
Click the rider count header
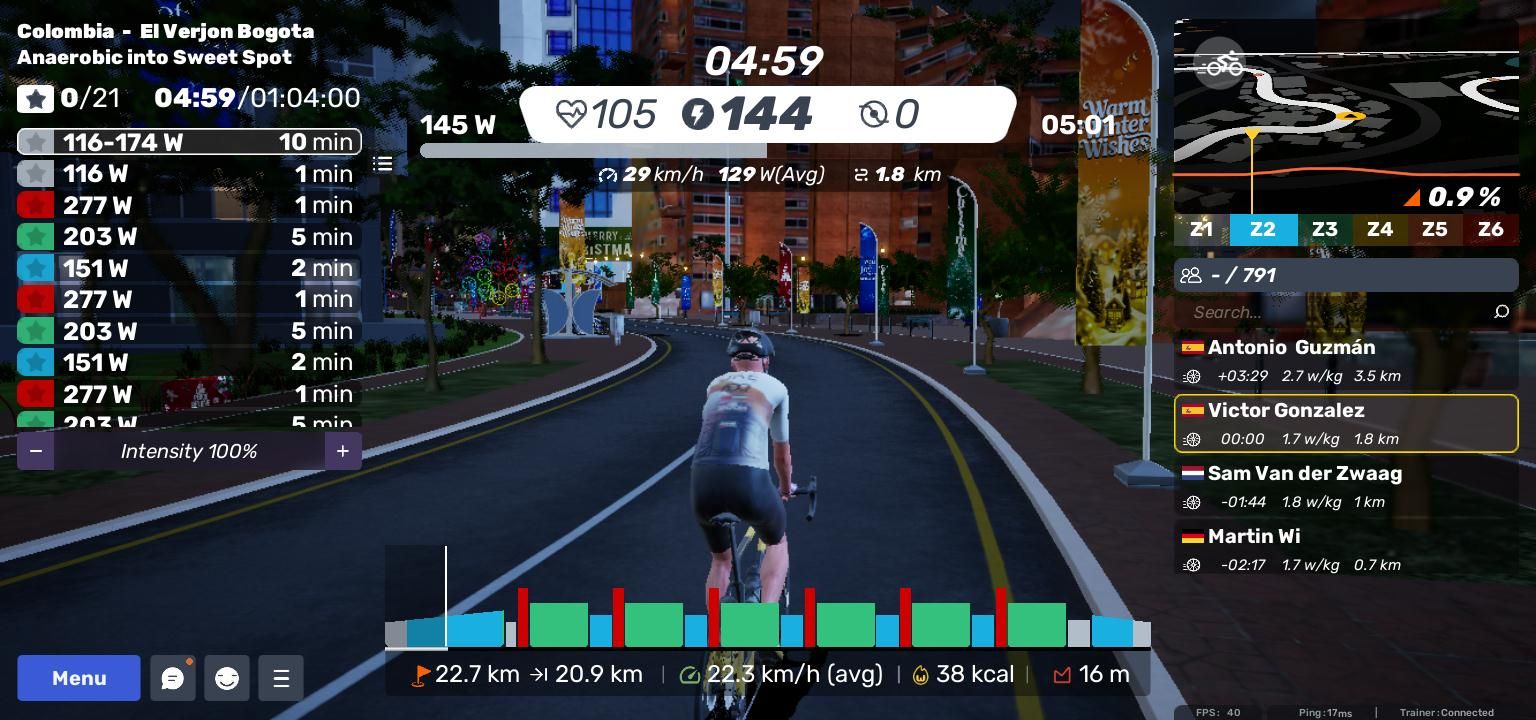pos(1346,275)
